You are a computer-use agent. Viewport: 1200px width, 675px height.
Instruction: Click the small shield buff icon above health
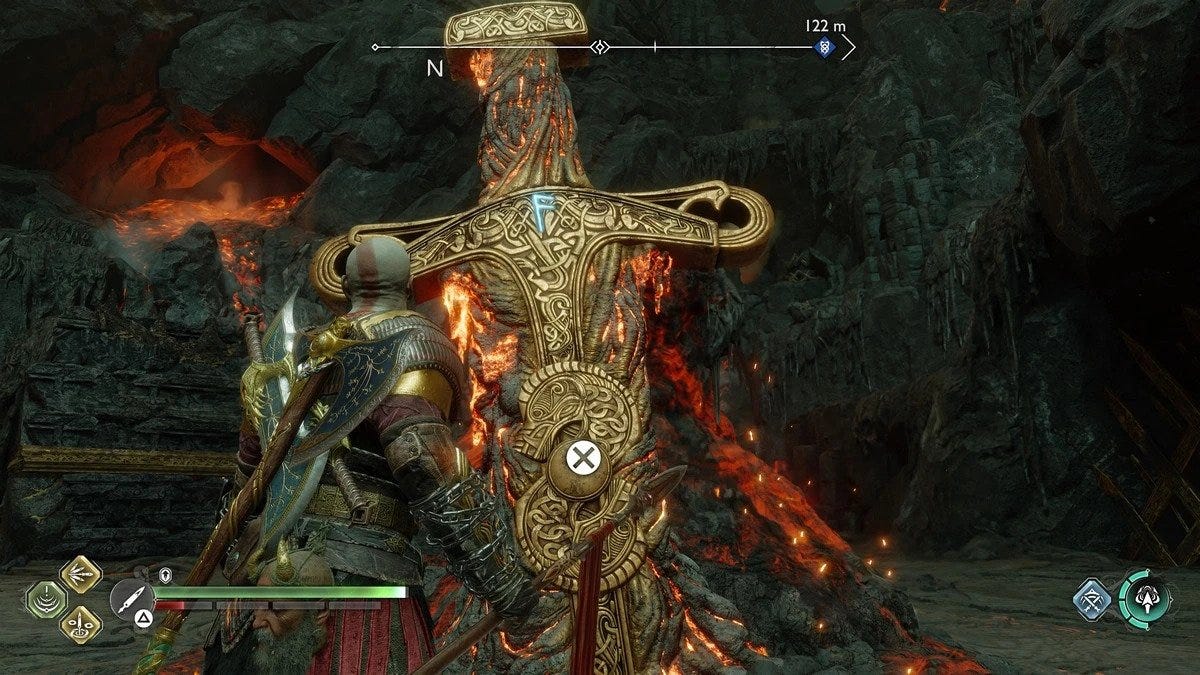(x=166, y=575)
